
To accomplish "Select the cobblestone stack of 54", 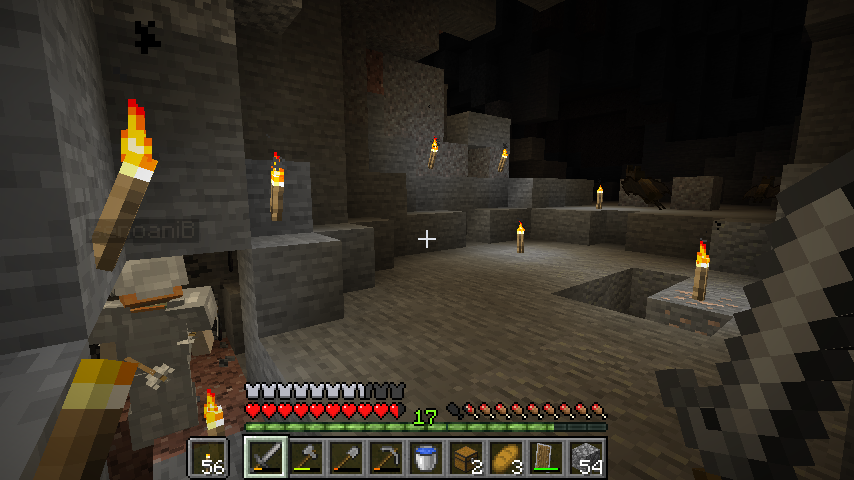I will click(586, 458).
